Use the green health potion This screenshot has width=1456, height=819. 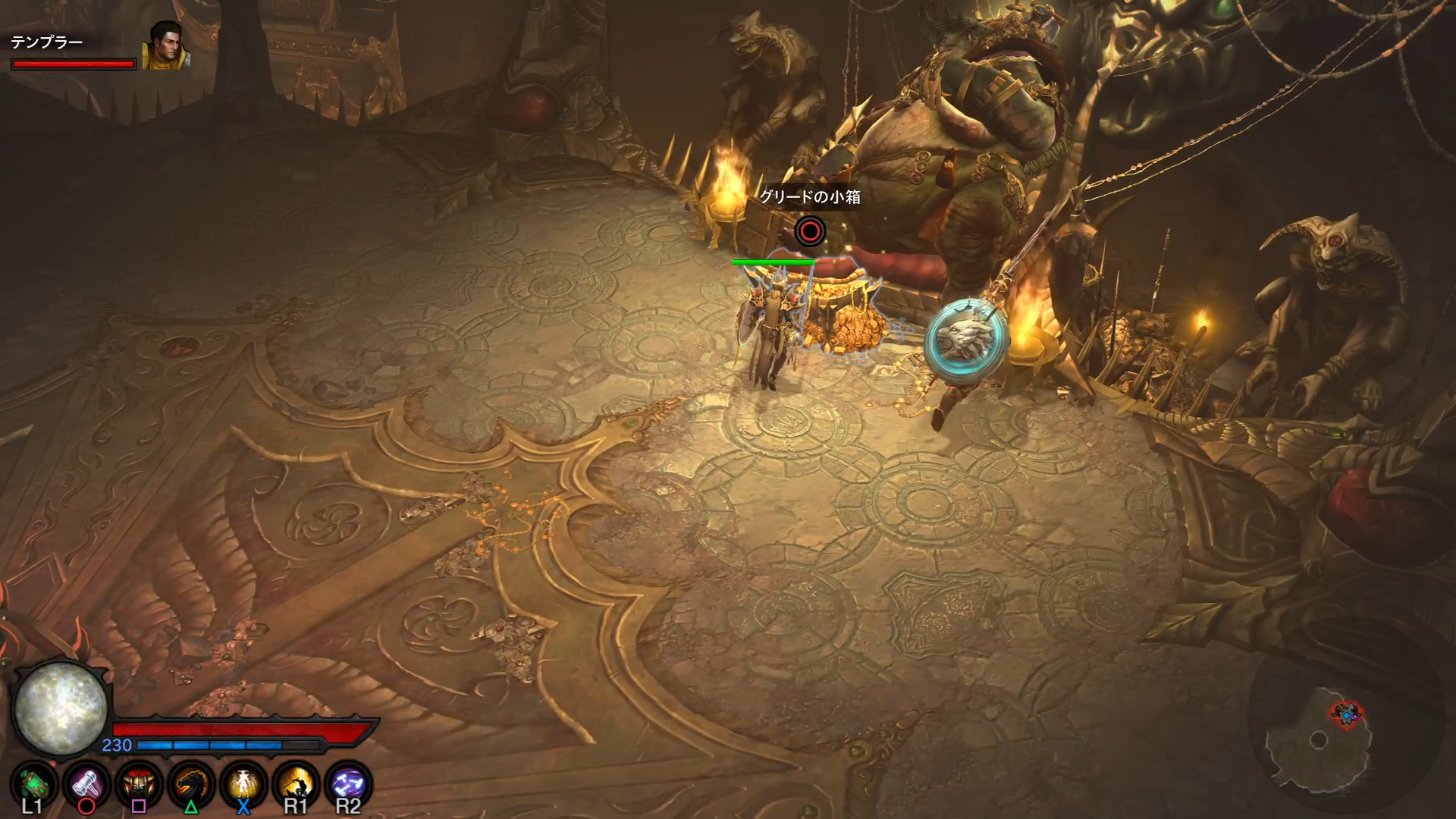pyautogui.click(x=33, y=783)
